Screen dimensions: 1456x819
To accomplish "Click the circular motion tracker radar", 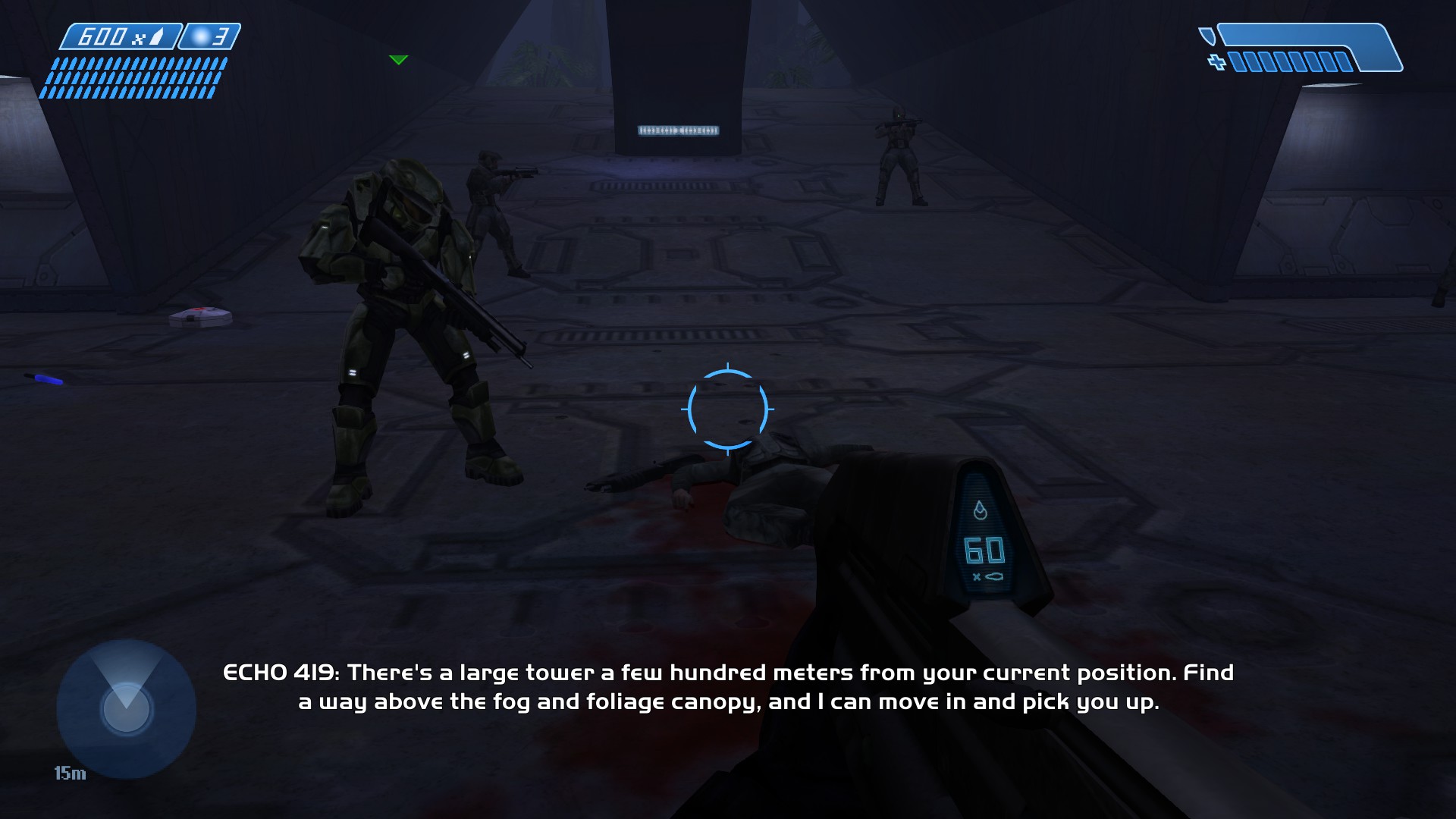I will pyautogui.click(x=126, y=708).
